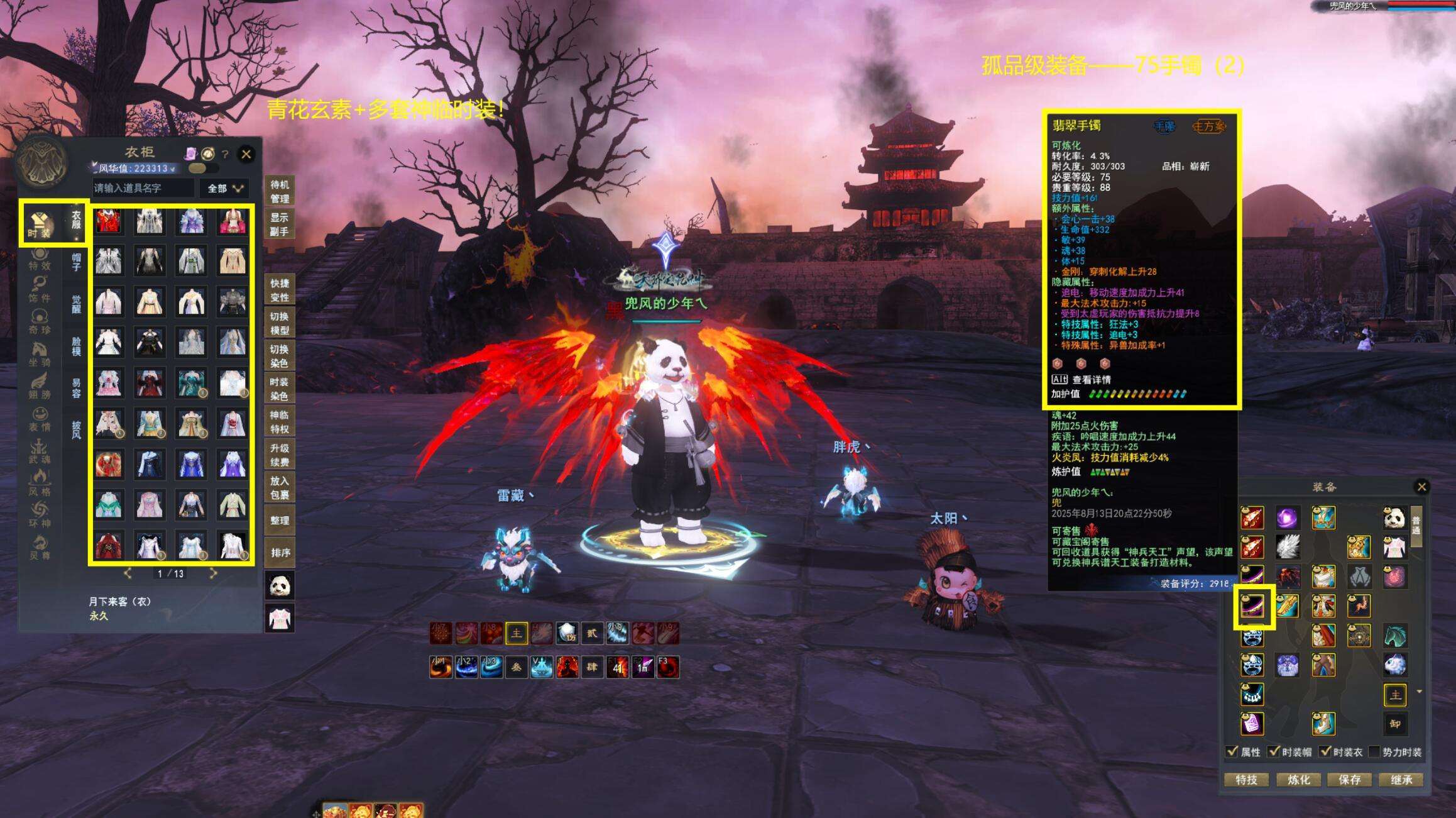Close the 装备 equipment panel
The height and width of the screenshot is (818, 1456).
(x=1421, y=486)
